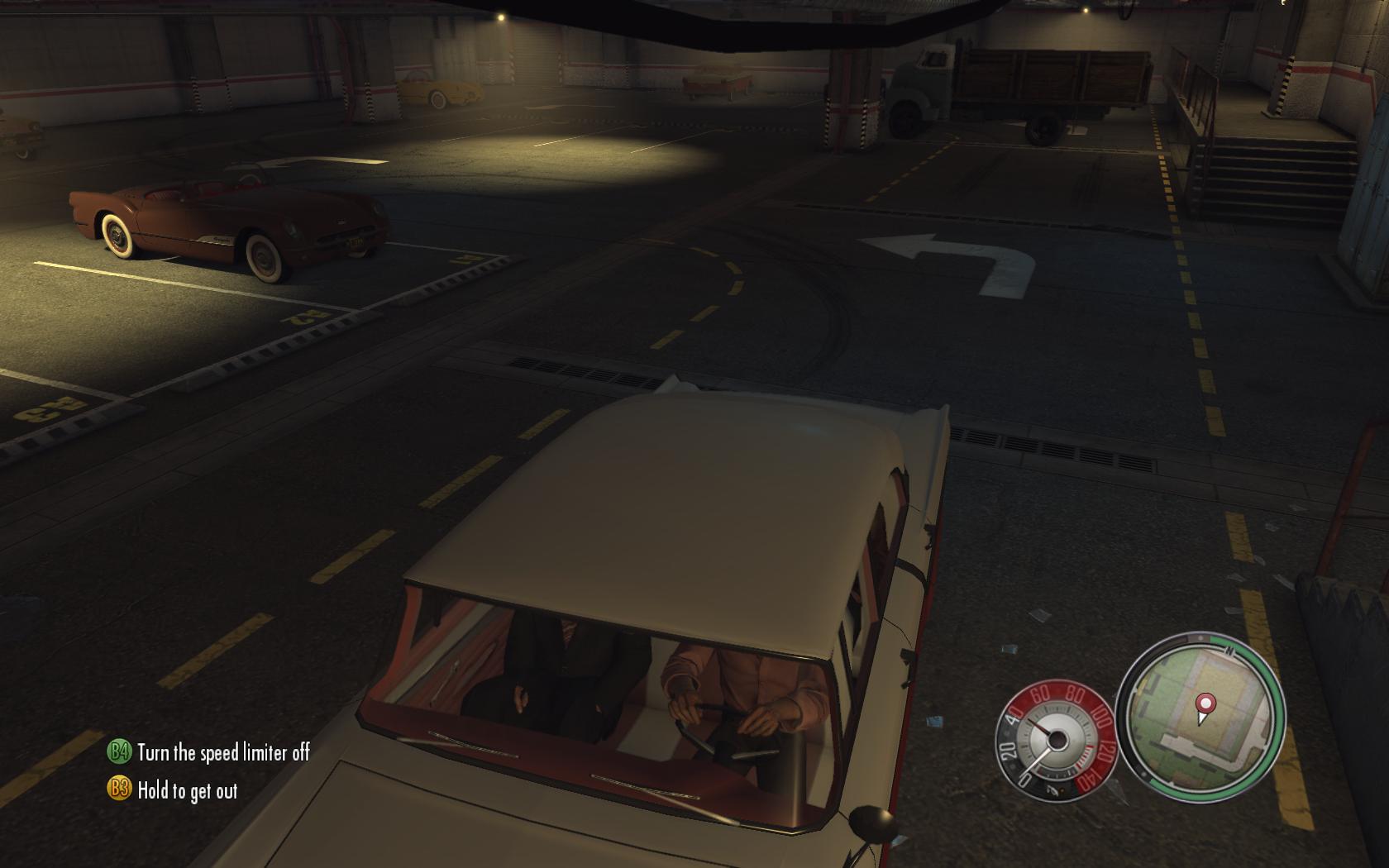Screen dimensions: 1389x868
Task: Select the red destination marker on minimap
Action: (1206, 705)
